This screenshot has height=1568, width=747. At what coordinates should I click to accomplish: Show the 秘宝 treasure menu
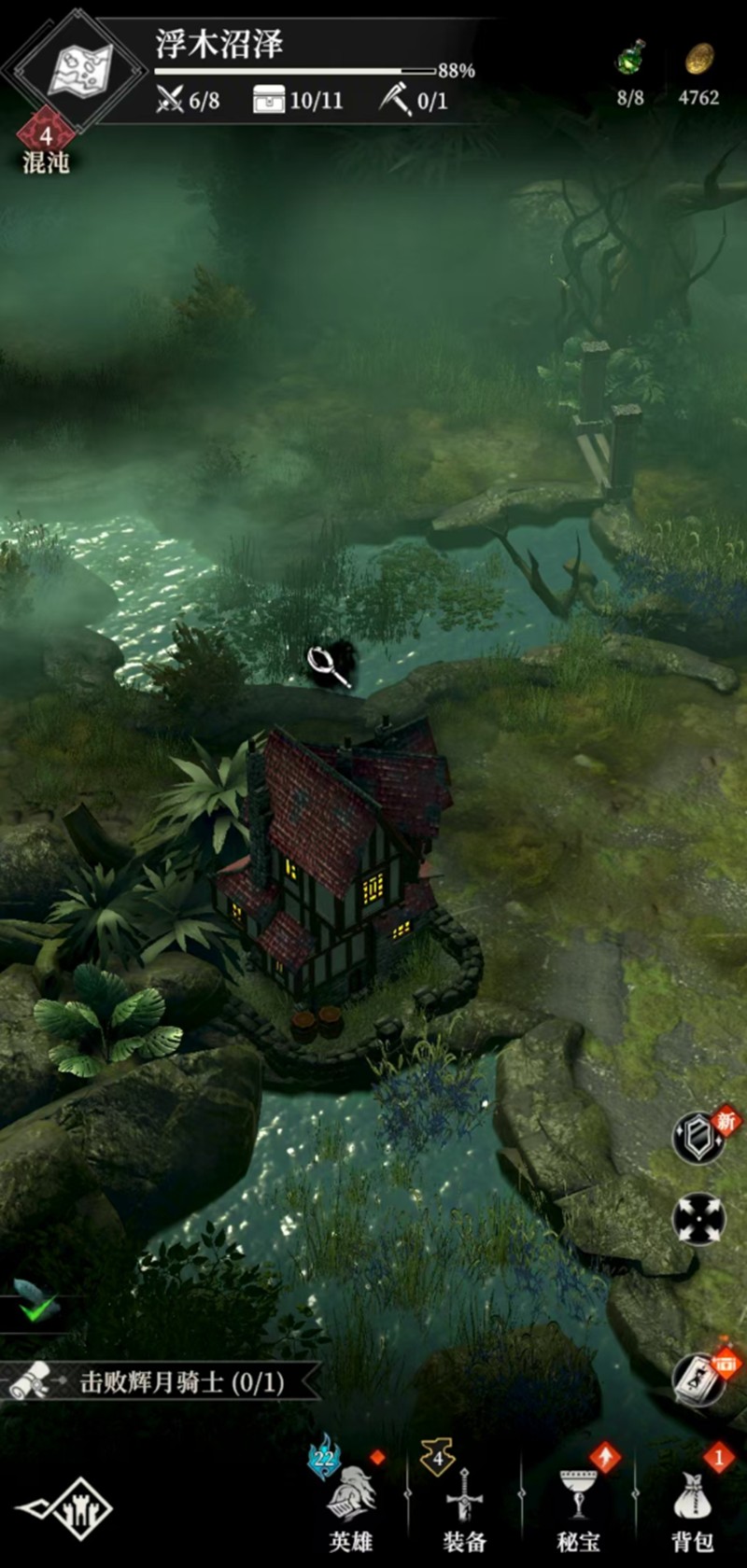[x=578, y=1503]
